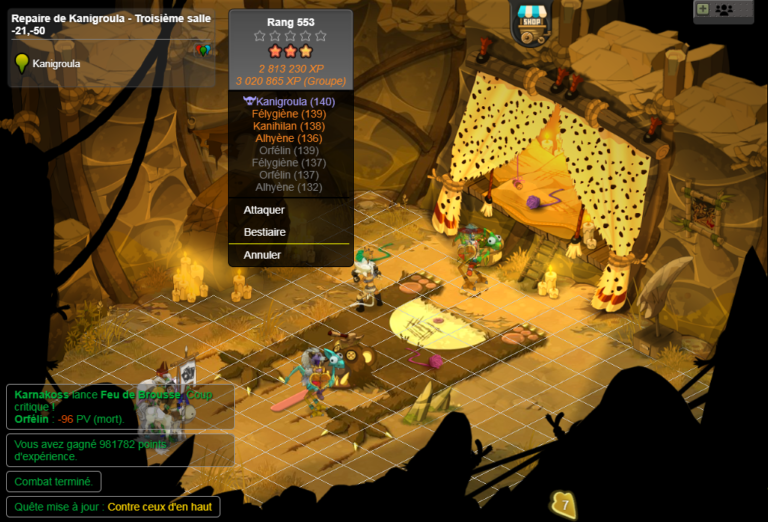Click the yellow badge showing 7
The height and width of the screenshot is (522, 768).
(x=565, y=504)
